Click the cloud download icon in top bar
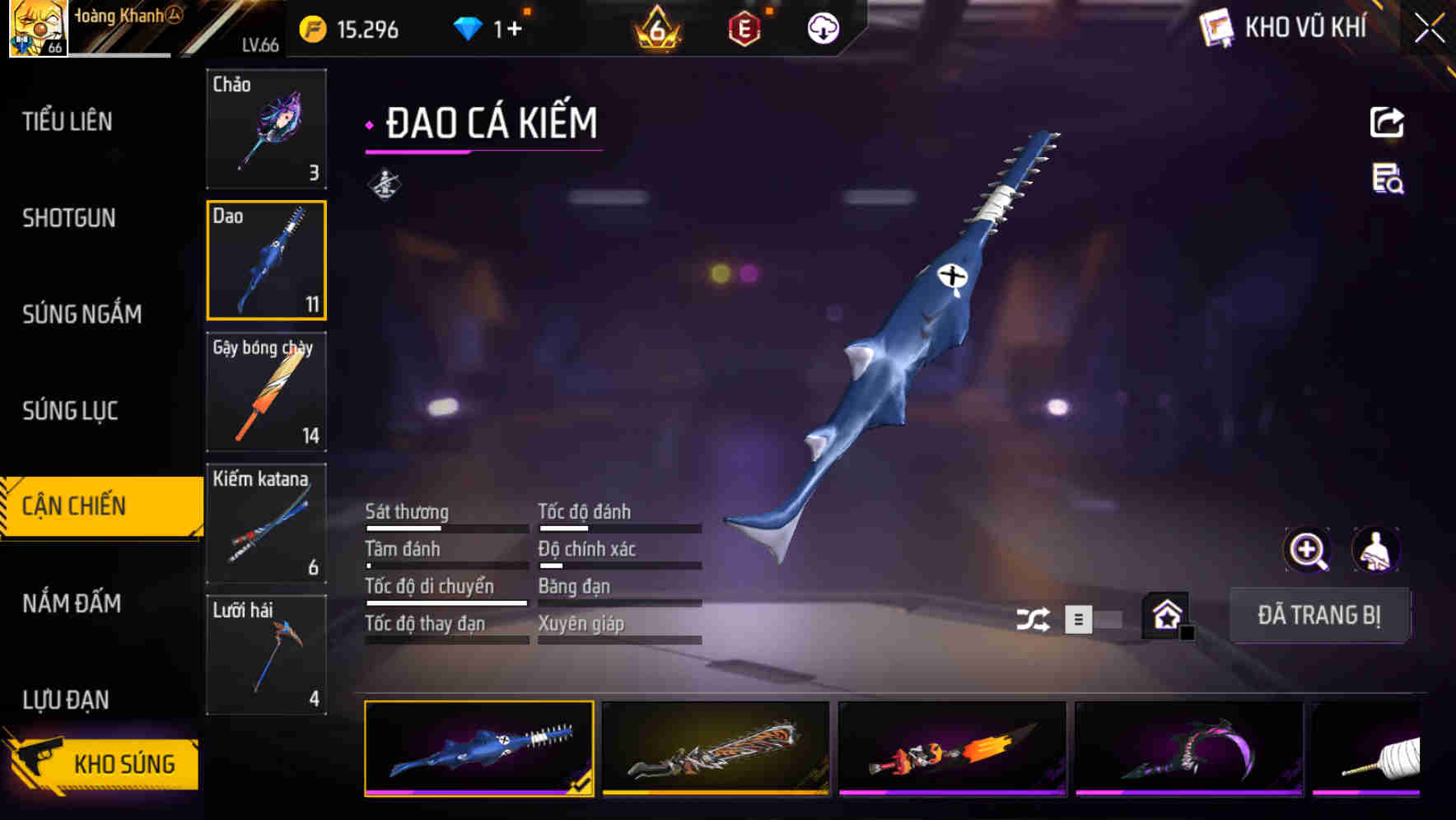 tap(821, 28)
